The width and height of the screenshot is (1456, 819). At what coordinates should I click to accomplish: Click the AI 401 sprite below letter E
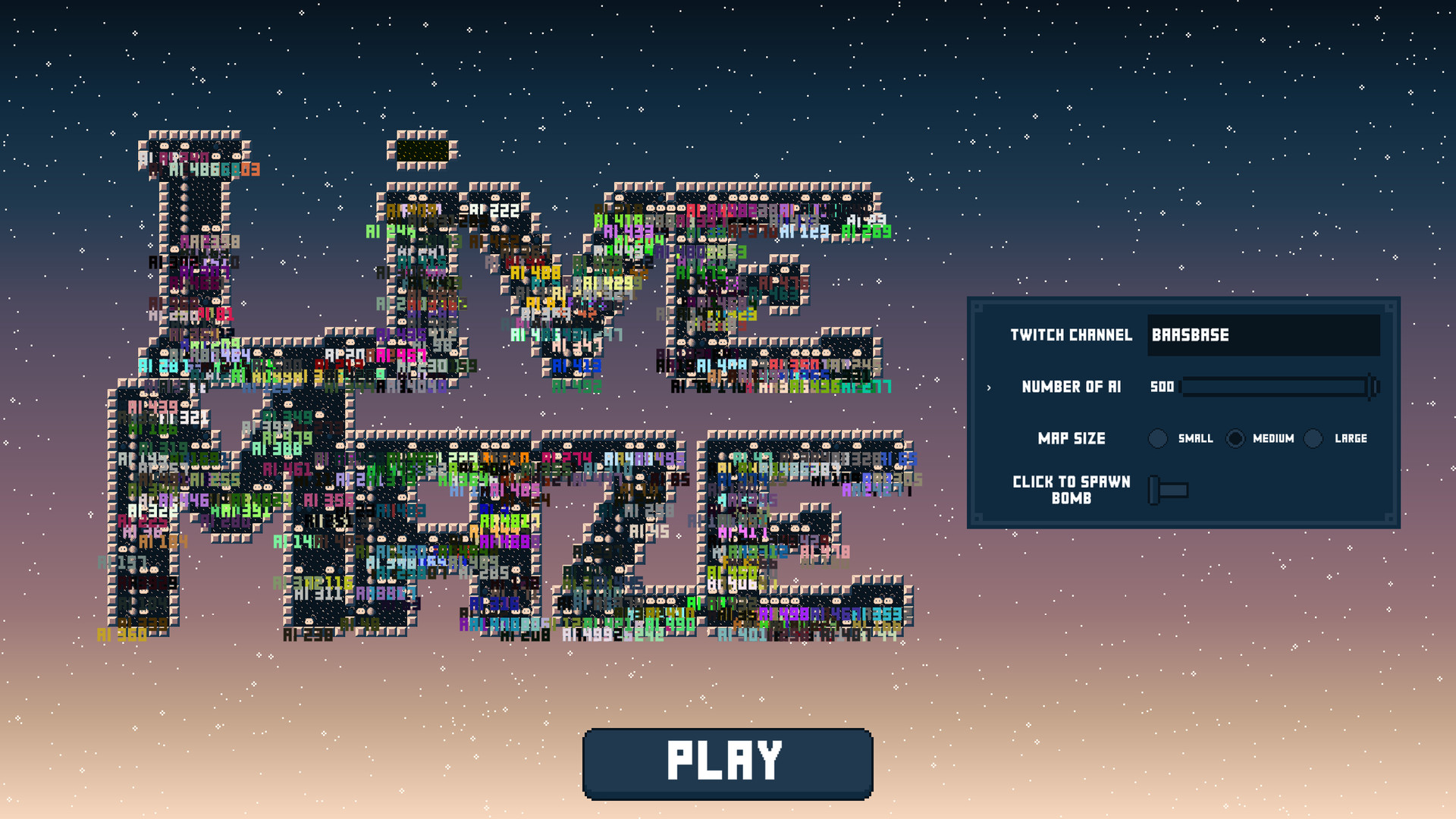(741, 634)
